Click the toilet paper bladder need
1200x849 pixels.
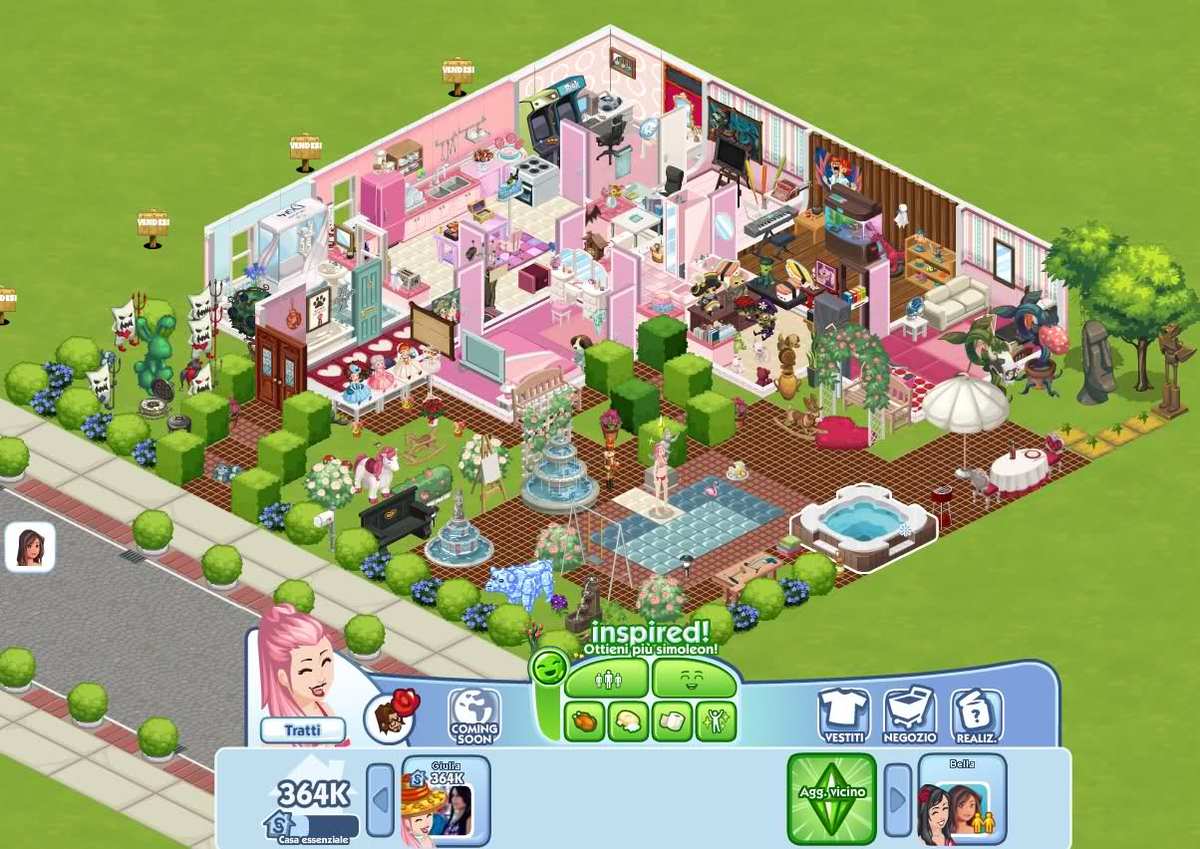coord(672,721)
